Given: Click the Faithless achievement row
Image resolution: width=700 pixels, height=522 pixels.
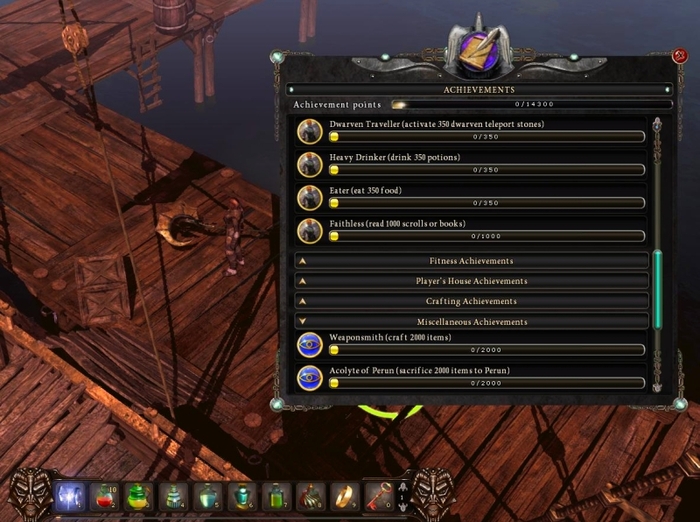Looking at the screenshot, I should (x=471, y=230).
